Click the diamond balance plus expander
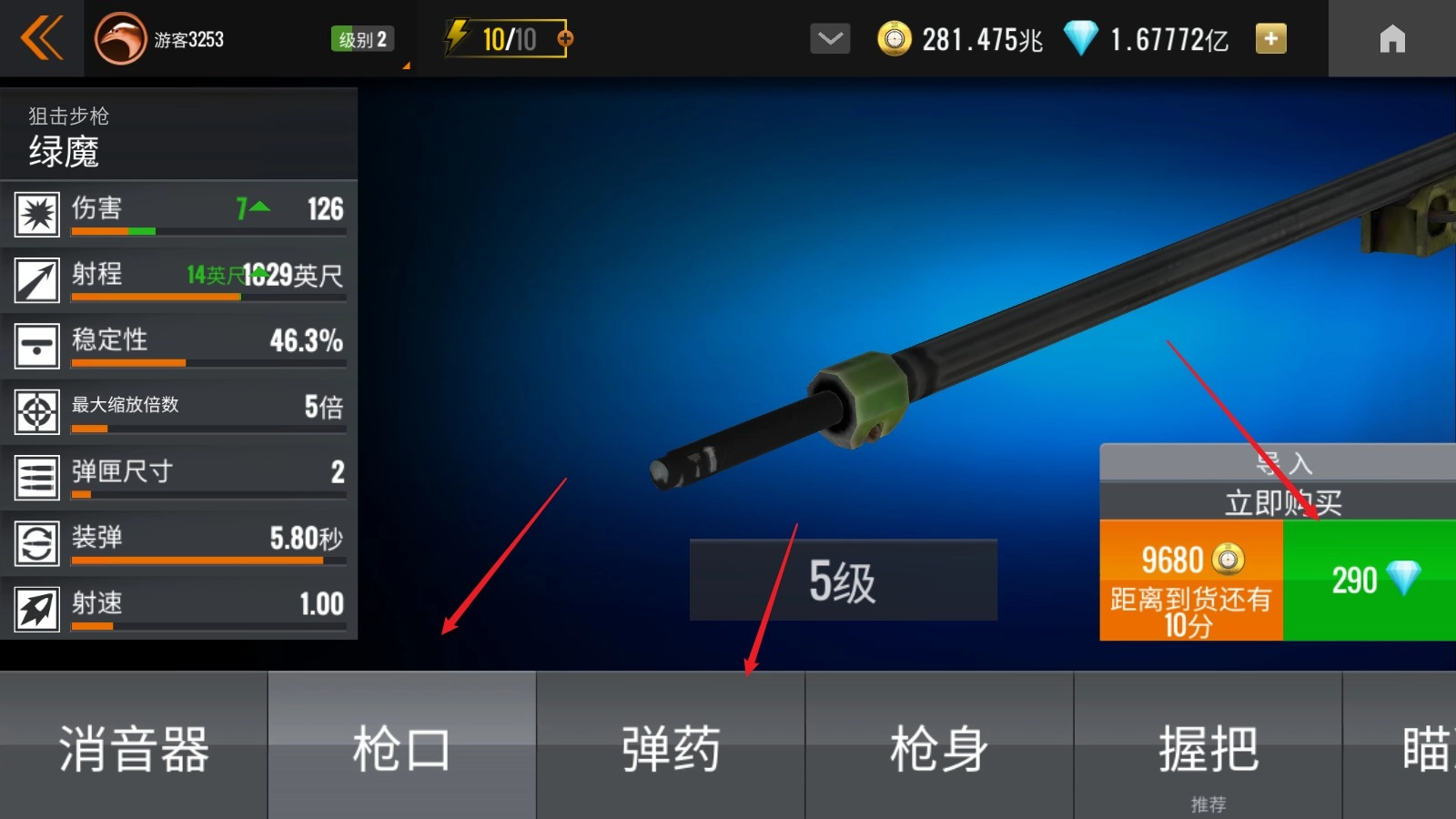 point(1269,38)
